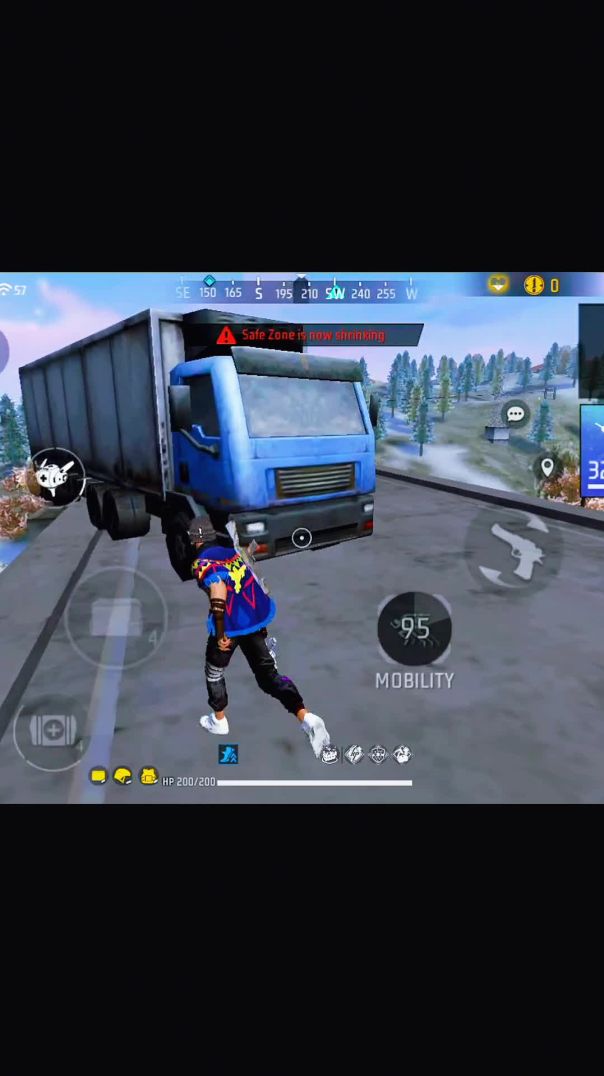
Task: Select the translucent inventory box slot
Action: pyautogui.click(x=116, y=617)
